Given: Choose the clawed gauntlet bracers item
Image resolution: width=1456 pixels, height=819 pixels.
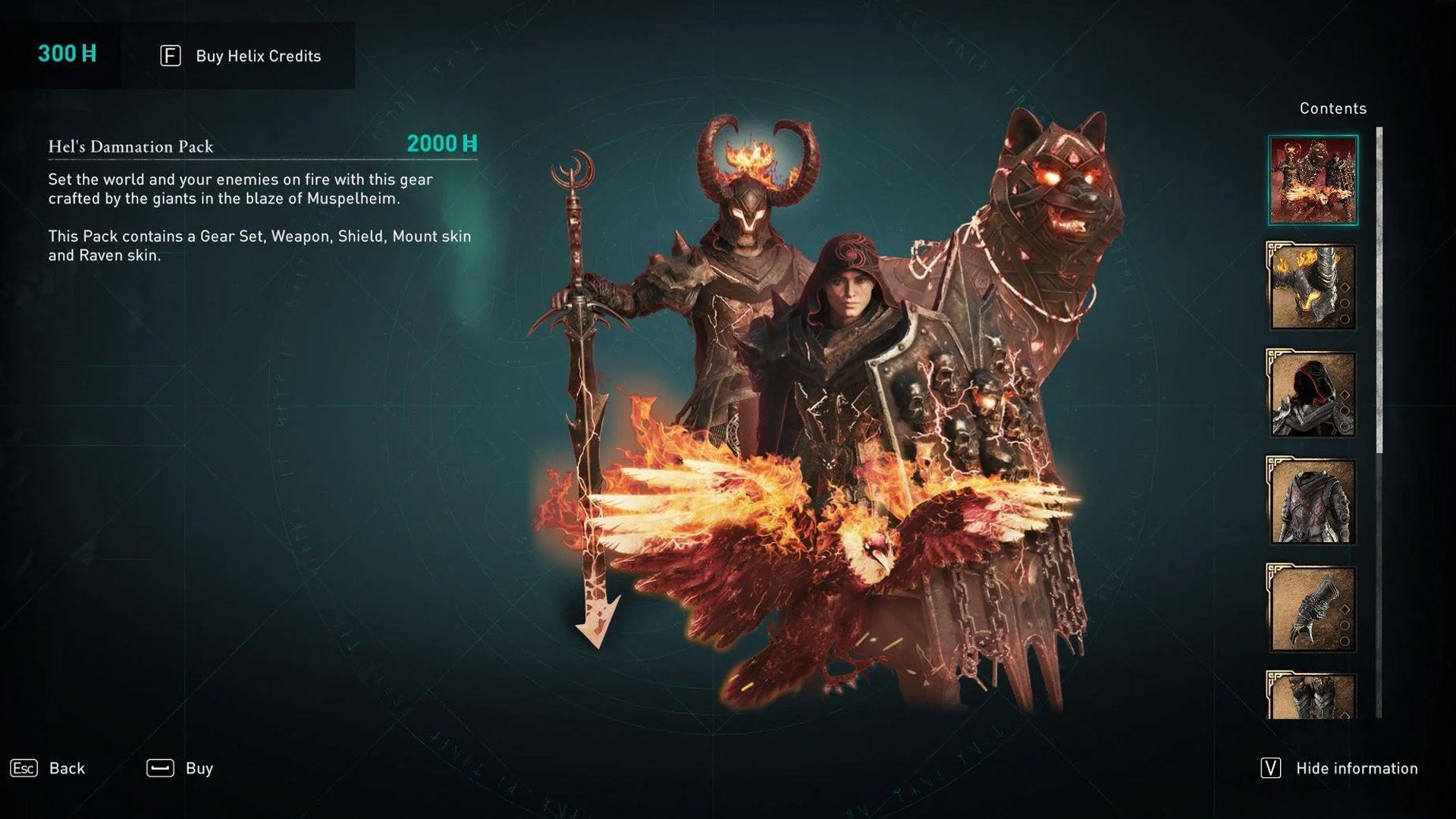Looking at the screenshot, I should [1311, 608].
